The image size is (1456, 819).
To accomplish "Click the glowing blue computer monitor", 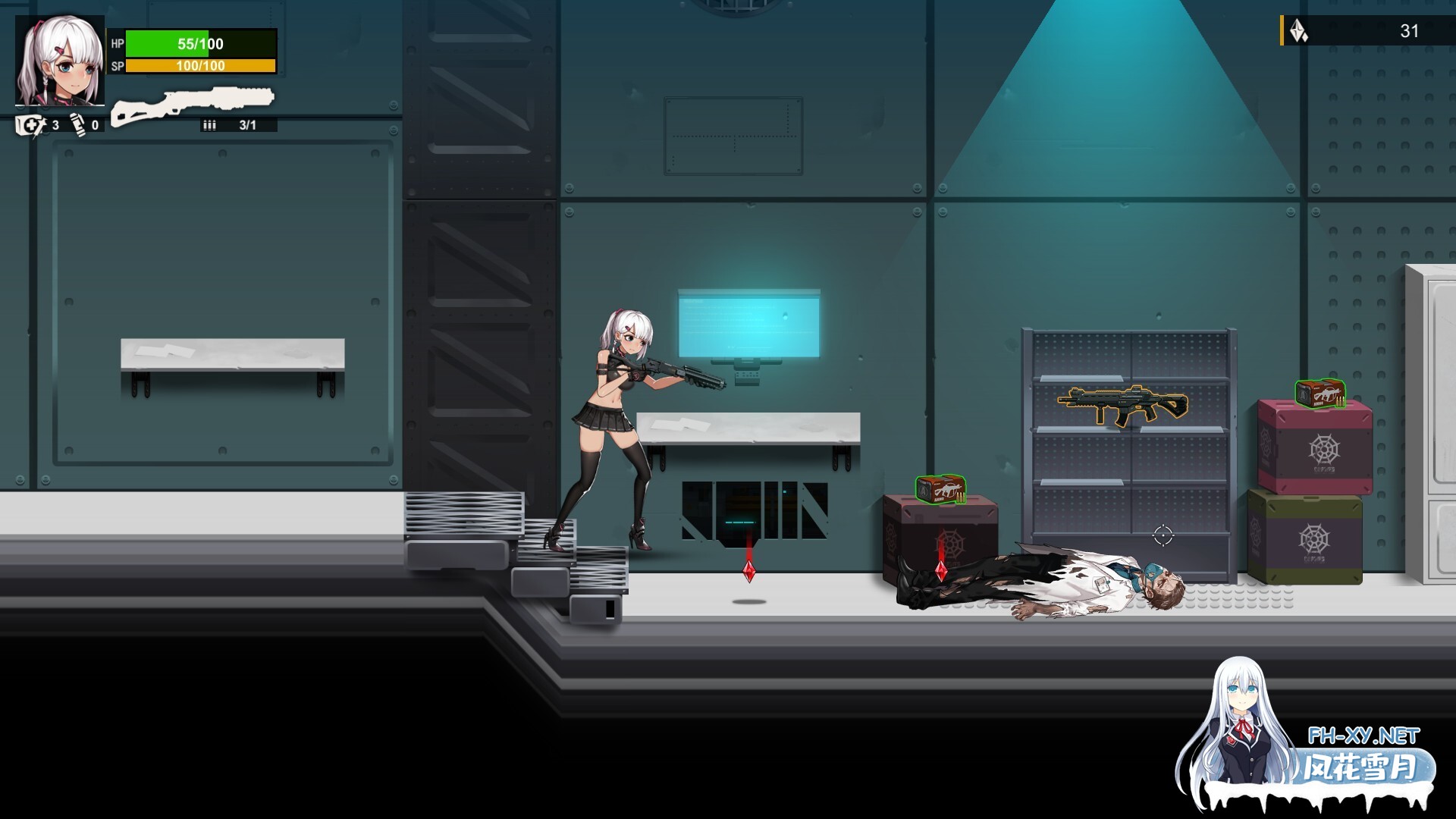I will pos(747,322).
